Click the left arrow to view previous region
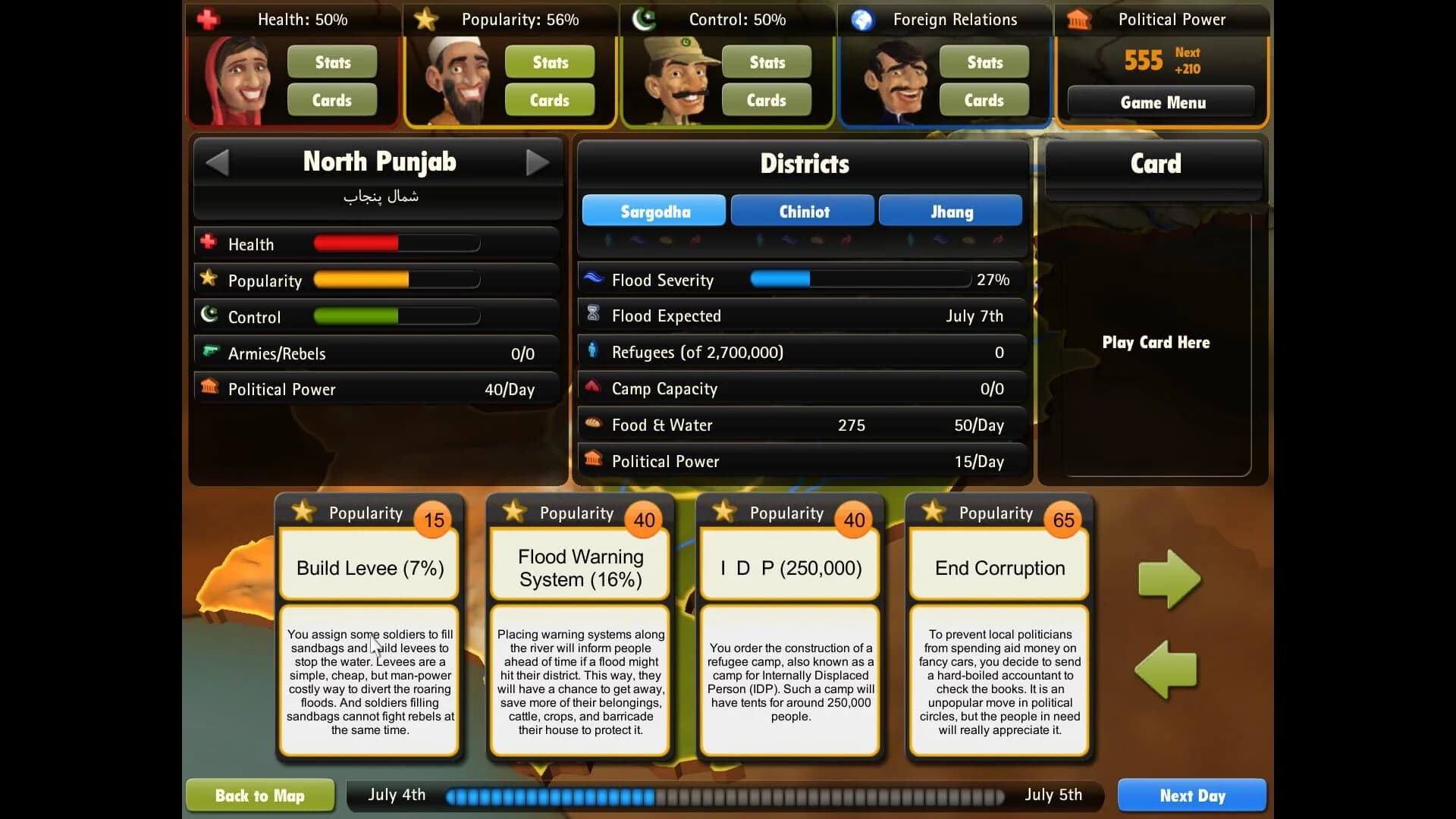The image size is (1456, 819). coord(218,162)
